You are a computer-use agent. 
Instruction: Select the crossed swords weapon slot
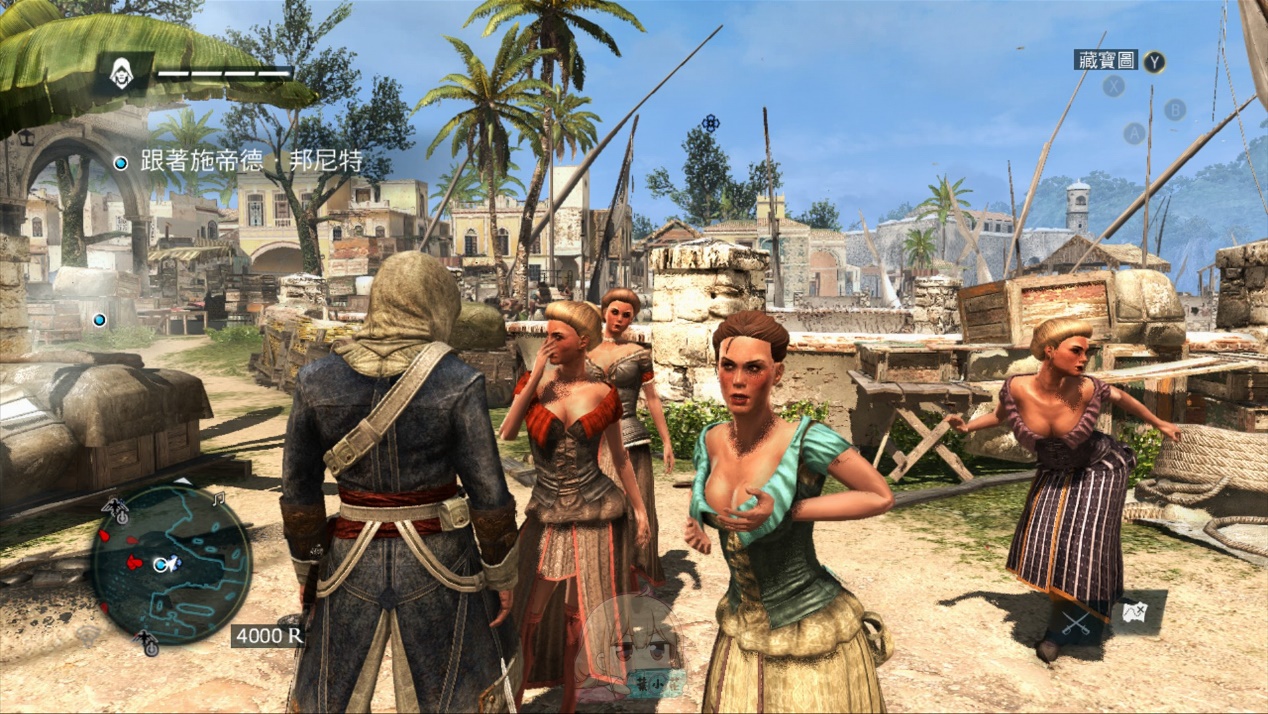pos(1076,622)
